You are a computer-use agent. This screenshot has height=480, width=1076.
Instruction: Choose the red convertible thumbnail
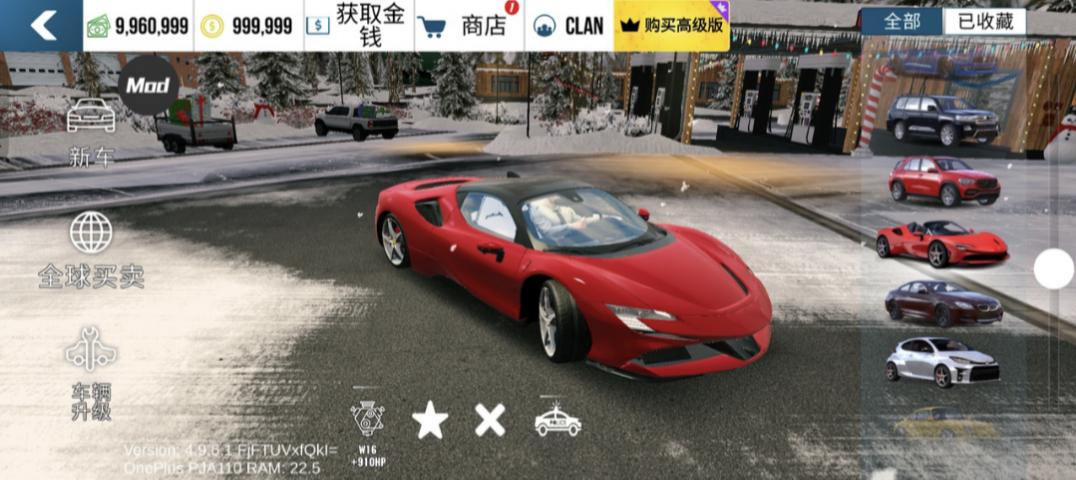941,243
